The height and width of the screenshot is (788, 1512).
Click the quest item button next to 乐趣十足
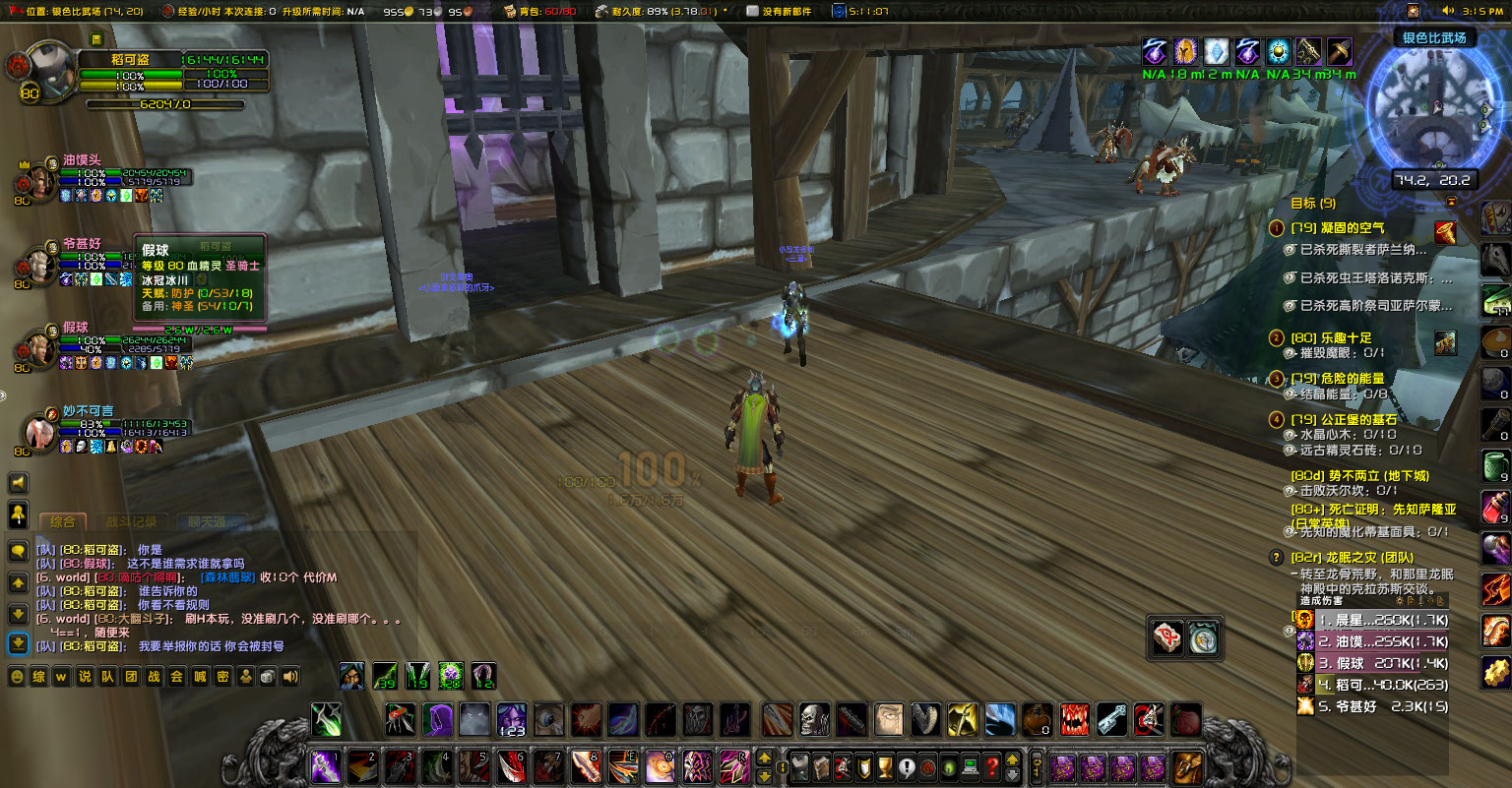point(1445,343)
